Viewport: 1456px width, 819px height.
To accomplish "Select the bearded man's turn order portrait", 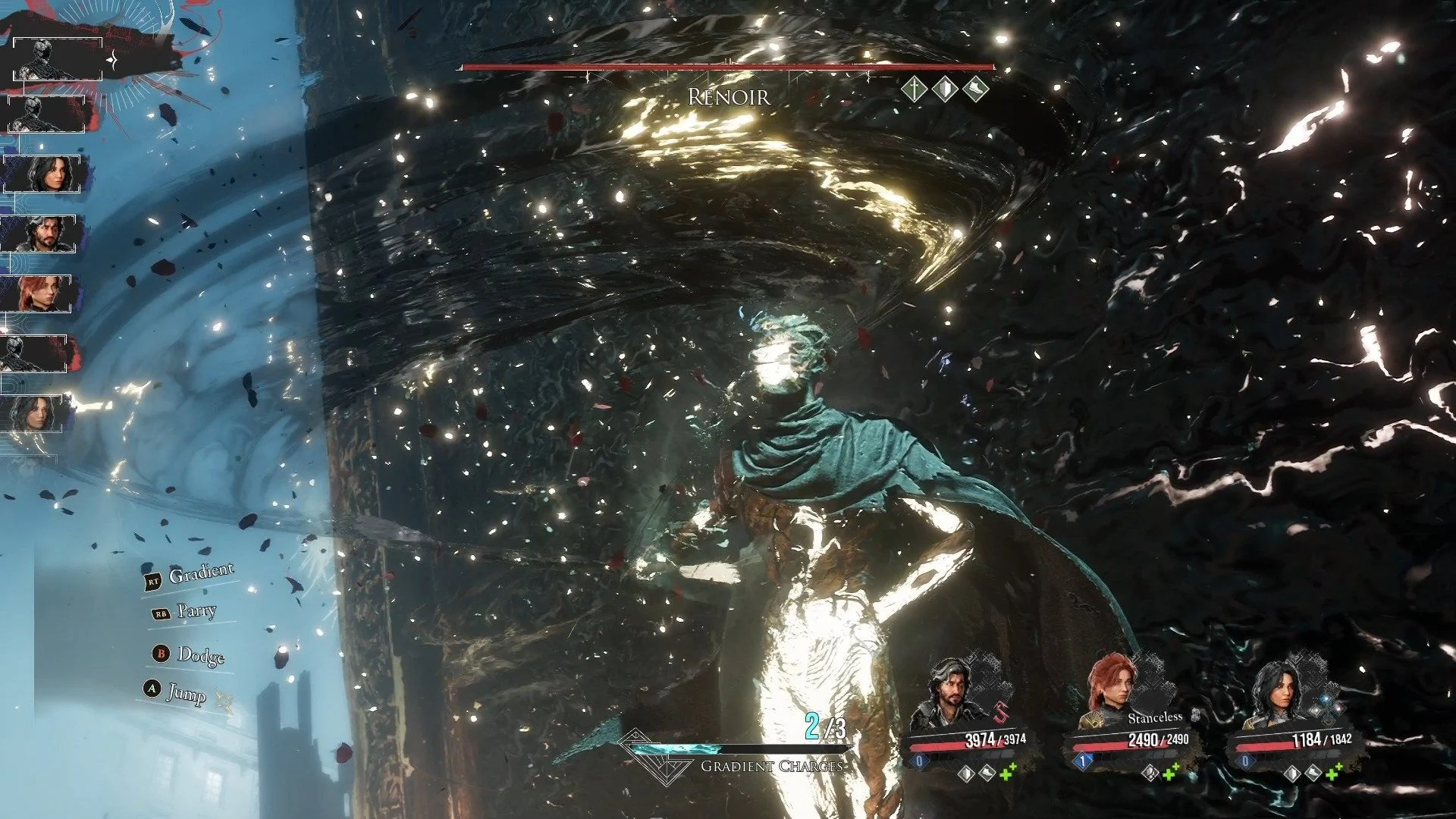I will (x=43, y=234).
